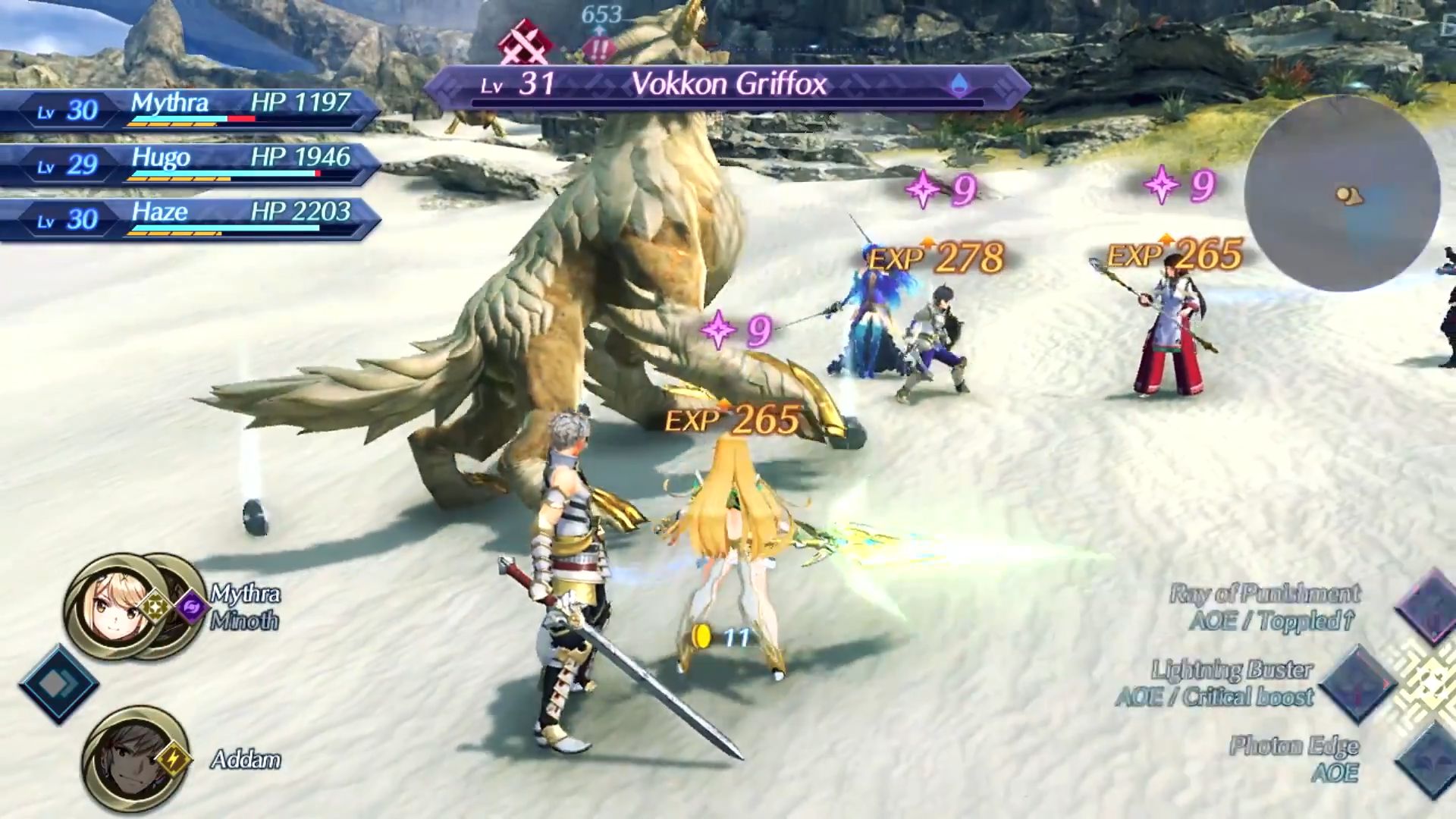1456x819 pixels.
Task: Open the circular minimap
Action: click(1341, 194)
